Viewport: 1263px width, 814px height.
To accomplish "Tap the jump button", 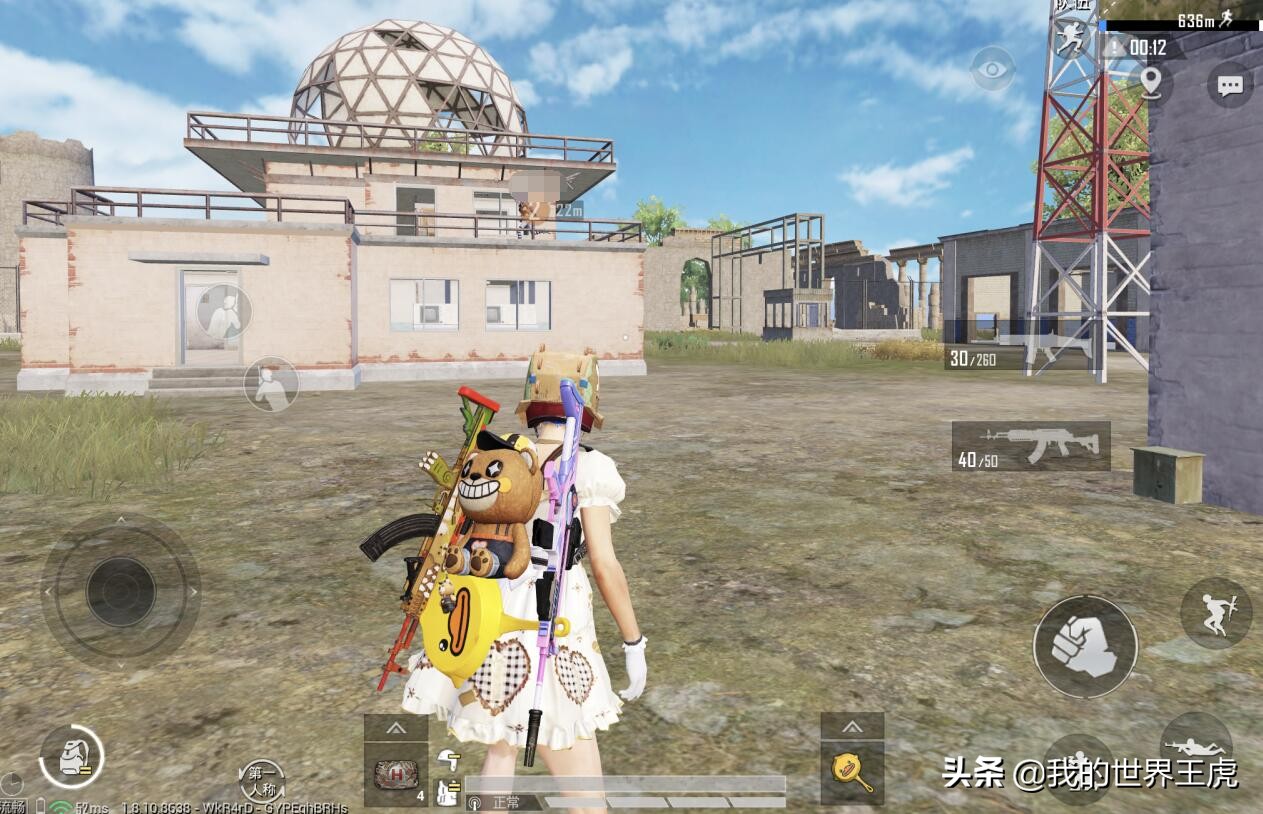I will point(1215,613).
